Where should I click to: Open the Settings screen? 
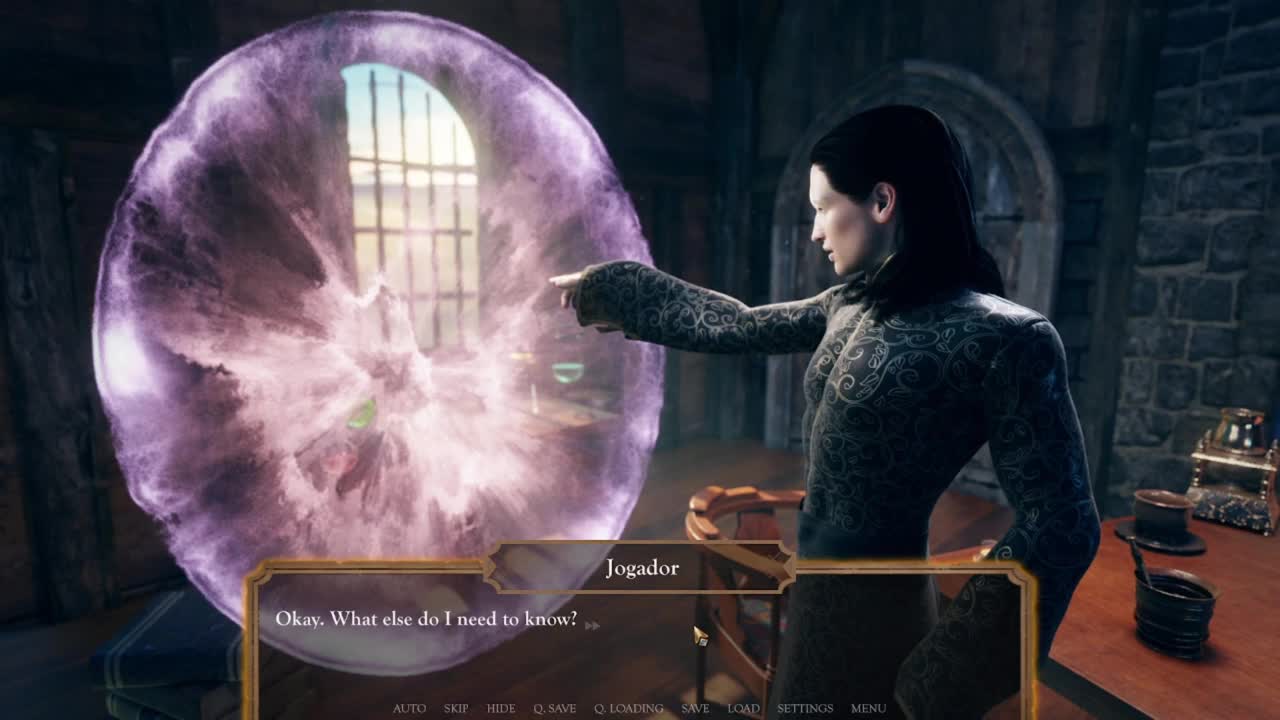click(805, 708)
